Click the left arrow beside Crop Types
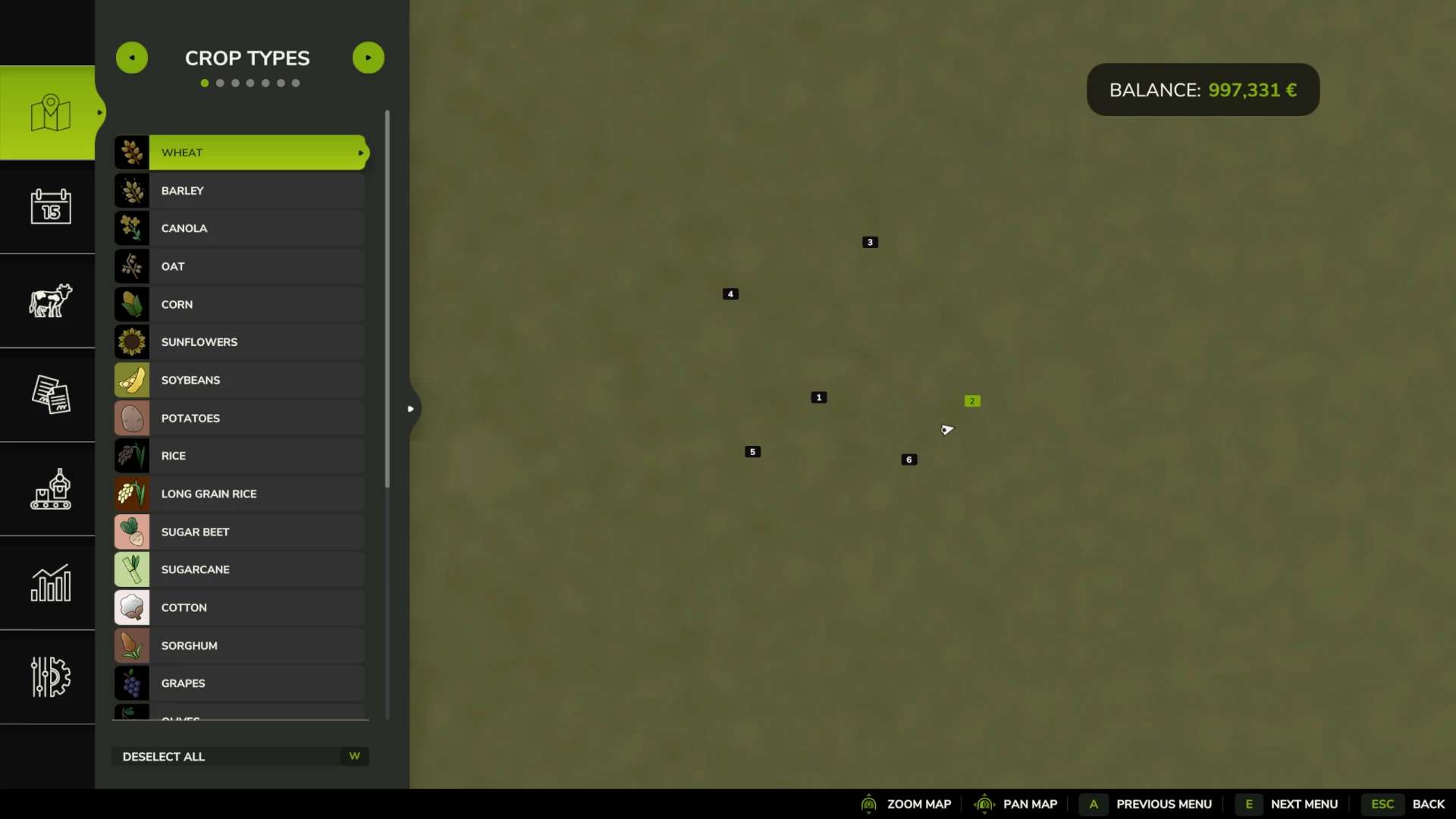Viewport: 1456px width, 819px height. [132, 57]
